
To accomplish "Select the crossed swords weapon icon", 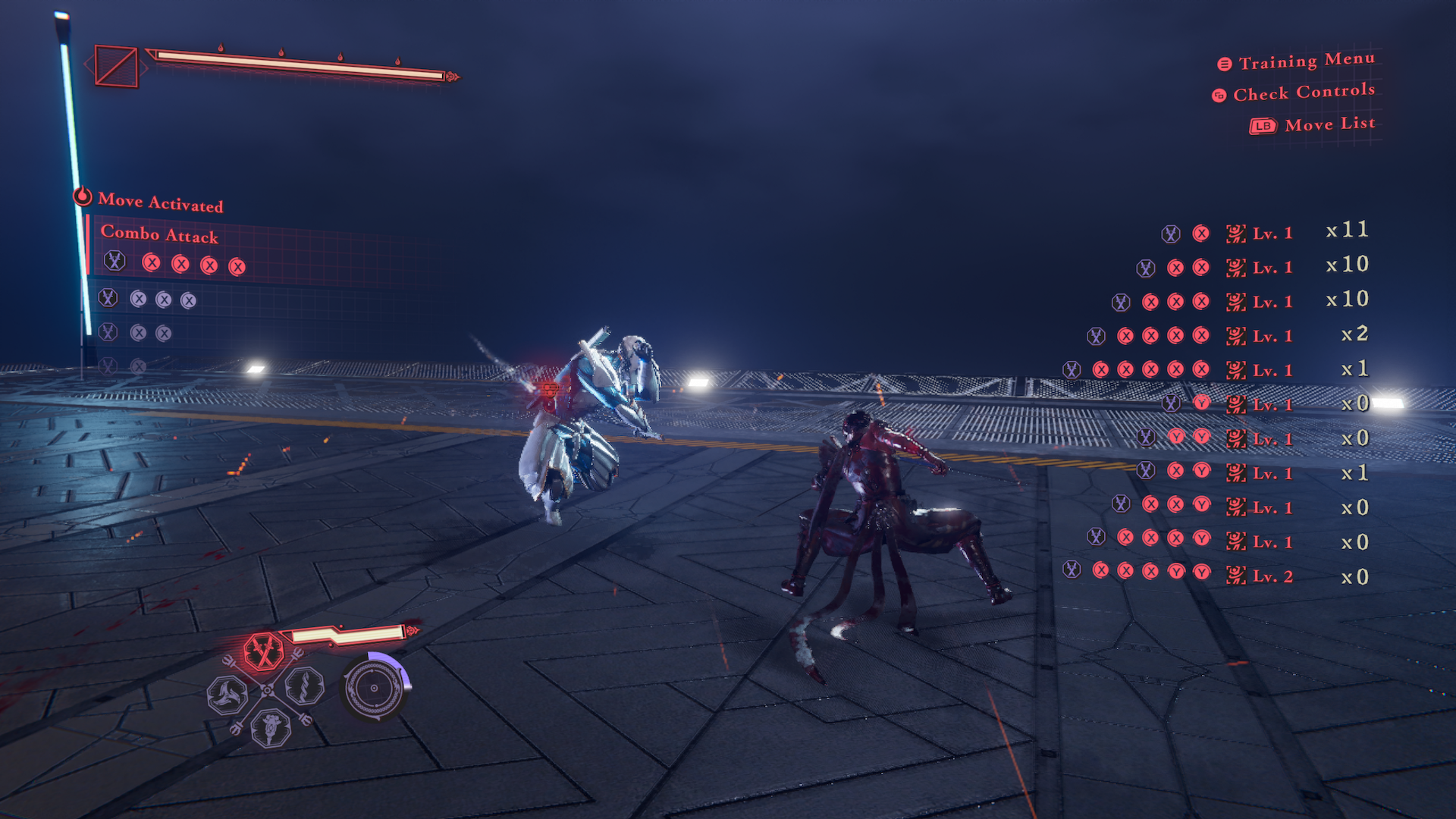I will pos(263,651).
